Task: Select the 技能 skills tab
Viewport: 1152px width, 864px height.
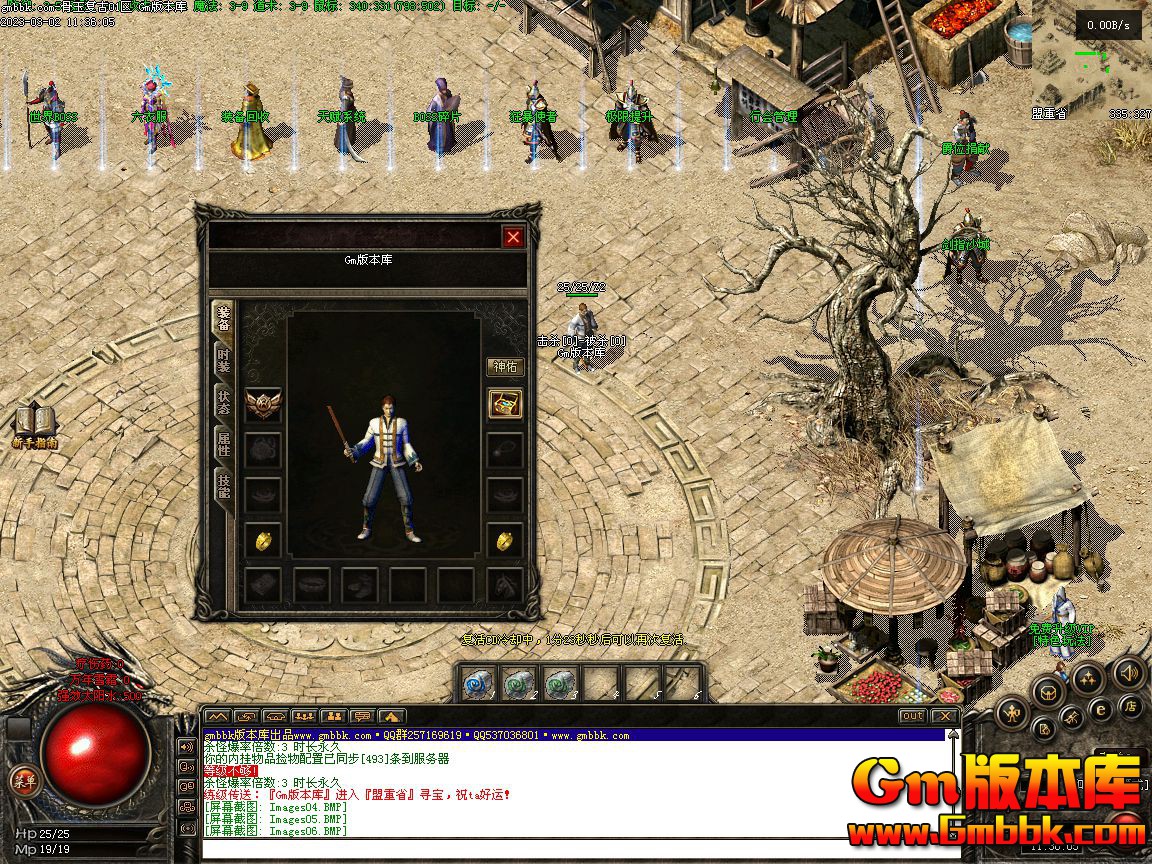Action: [224, 485]
